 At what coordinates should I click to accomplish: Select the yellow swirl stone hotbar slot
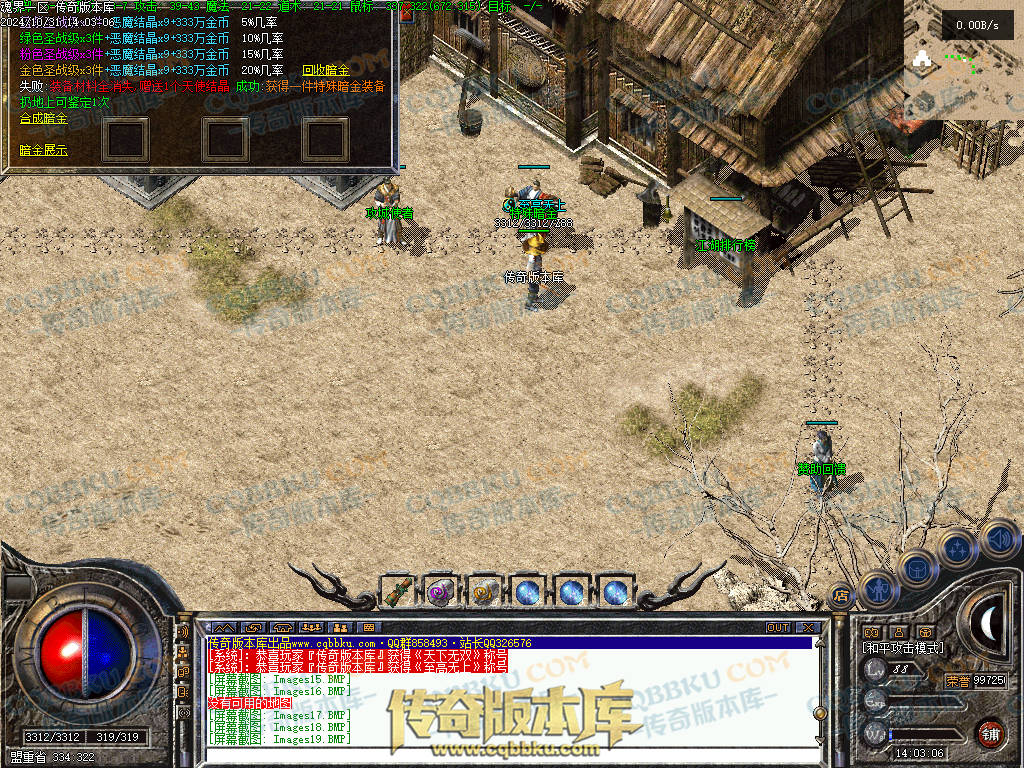tap(484, 592)
